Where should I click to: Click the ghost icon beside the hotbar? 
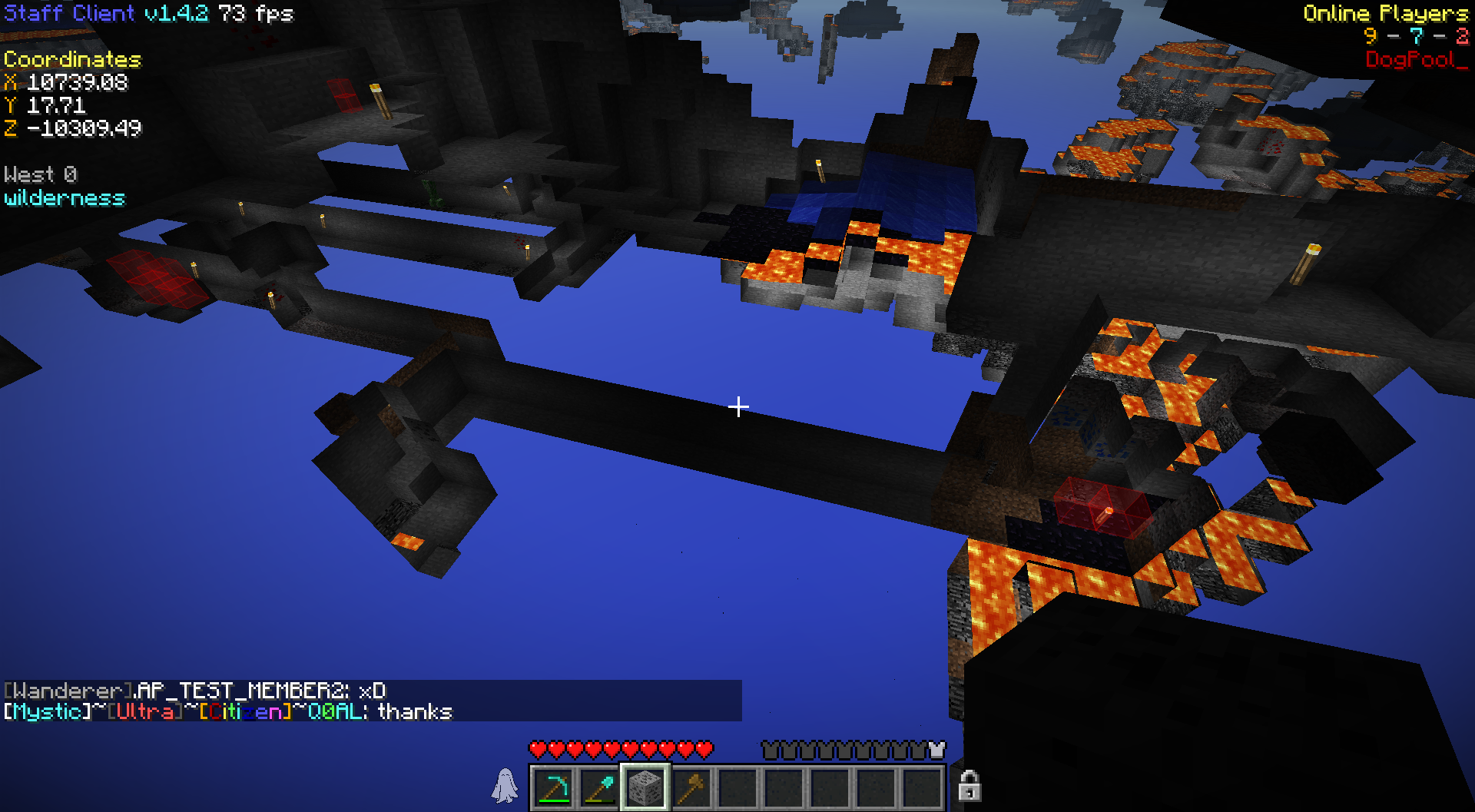point(505,786)
